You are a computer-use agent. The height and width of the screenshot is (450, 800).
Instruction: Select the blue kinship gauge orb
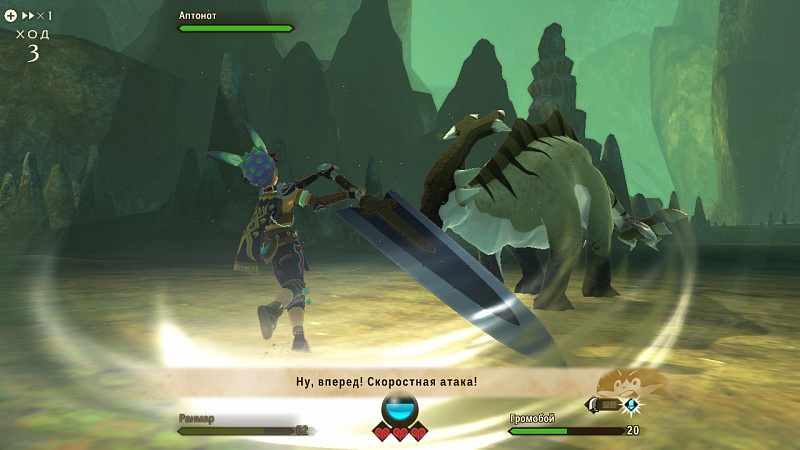400,409
